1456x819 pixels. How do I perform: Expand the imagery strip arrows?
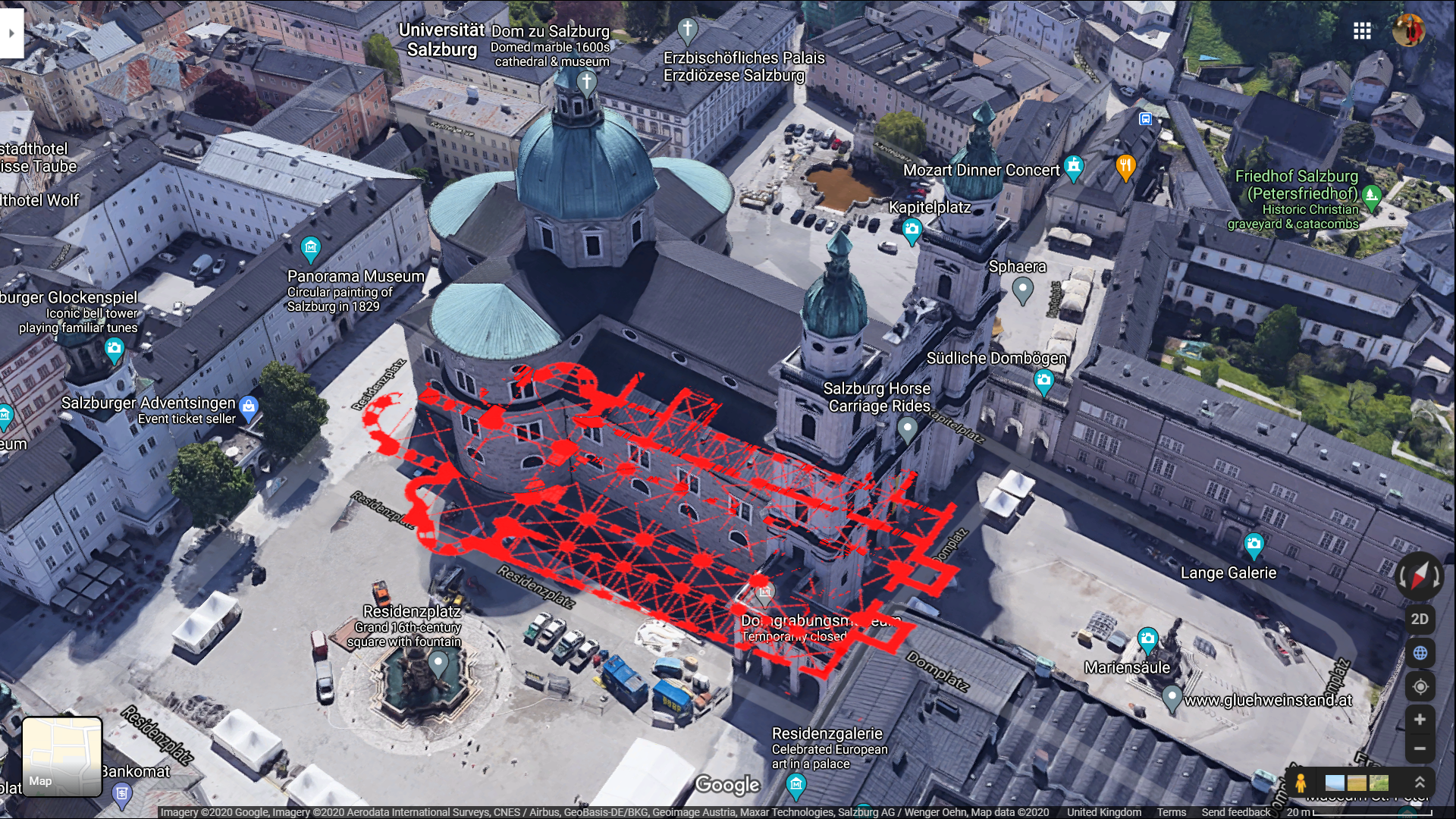1420,783
